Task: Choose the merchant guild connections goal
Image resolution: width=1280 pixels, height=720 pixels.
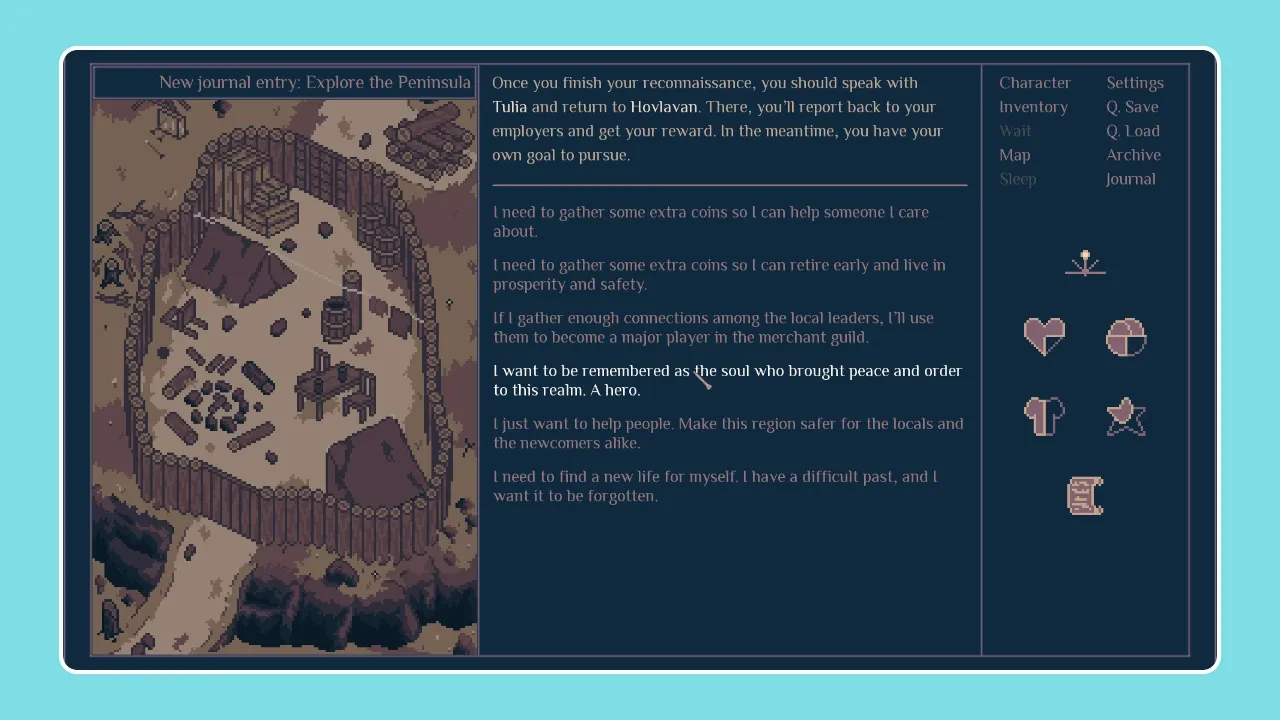Action: pos(713,327)
